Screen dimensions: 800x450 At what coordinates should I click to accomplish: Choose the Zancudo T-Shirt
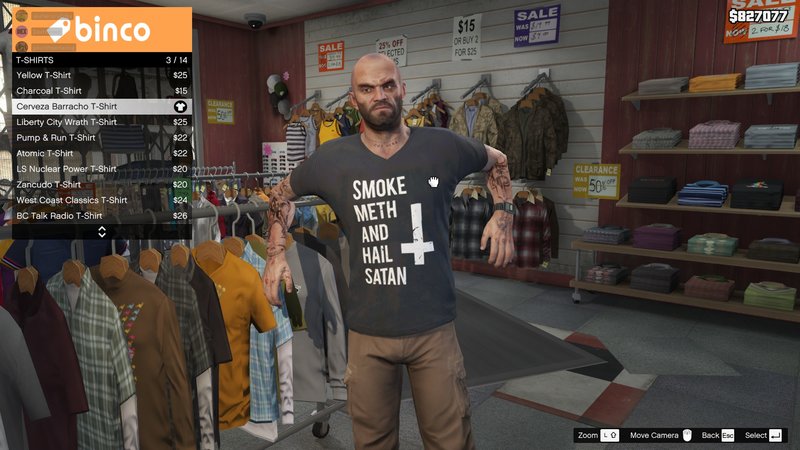pyautogui.click(x=100, y=184)
